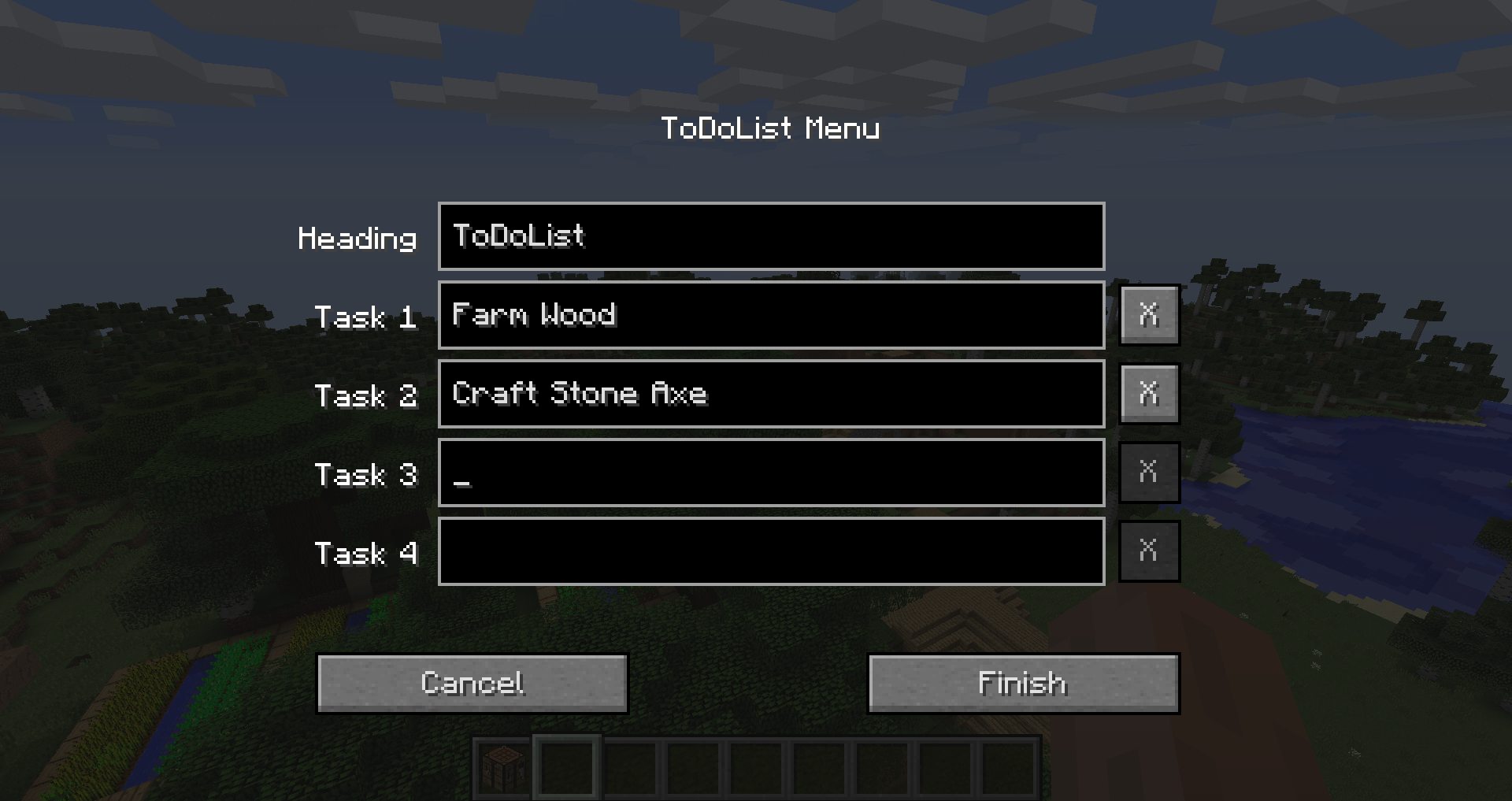This screenshot has width=1512, height=801.
Task: Clear Task 3 with its X button
Action: (x=1148, y=472)
